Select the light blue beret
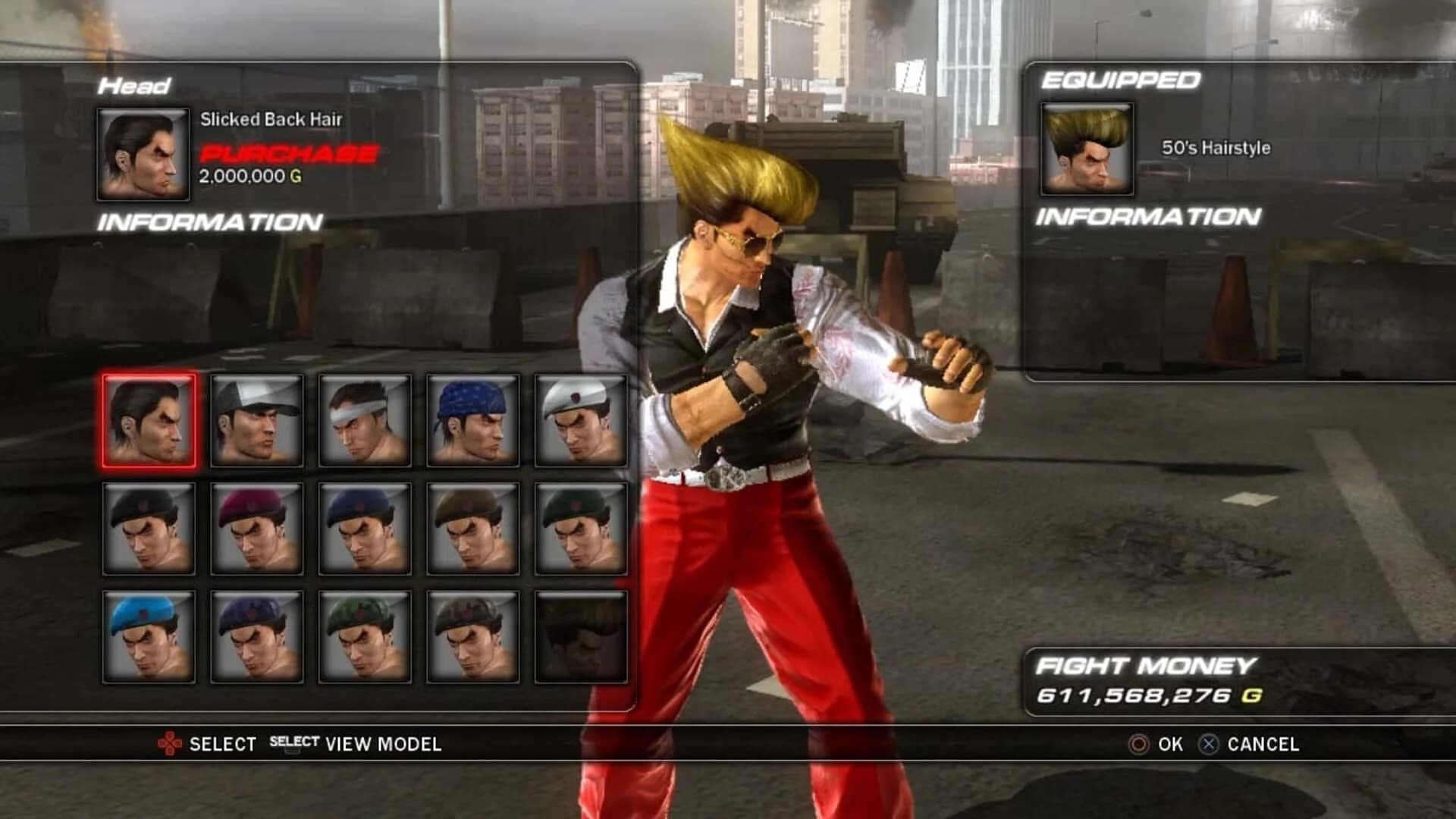Image resolution: width=1456 pixels, height=819 pixels. [x=148, y=637]
